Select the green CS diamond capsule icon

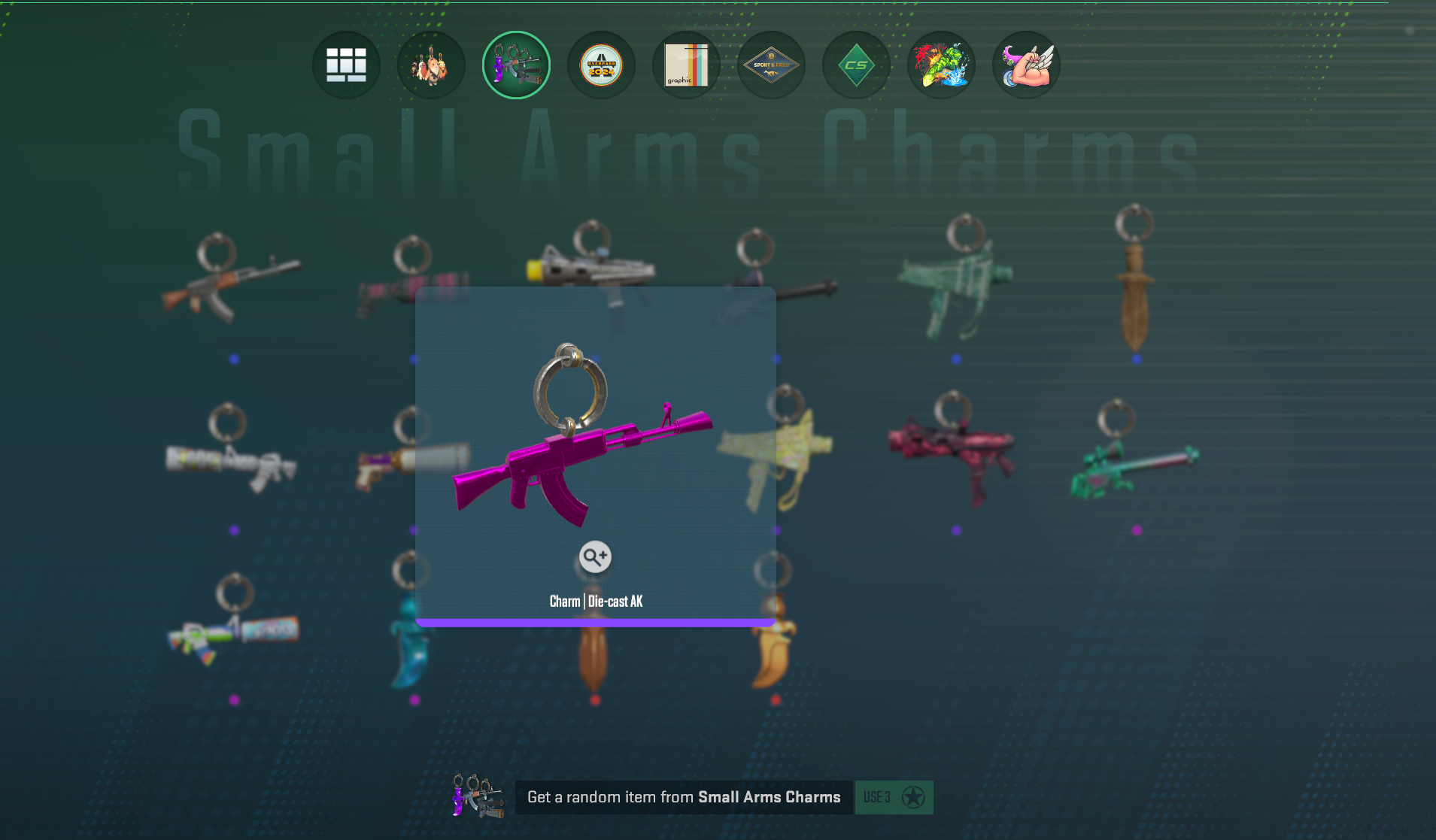(x=857, y=65)
